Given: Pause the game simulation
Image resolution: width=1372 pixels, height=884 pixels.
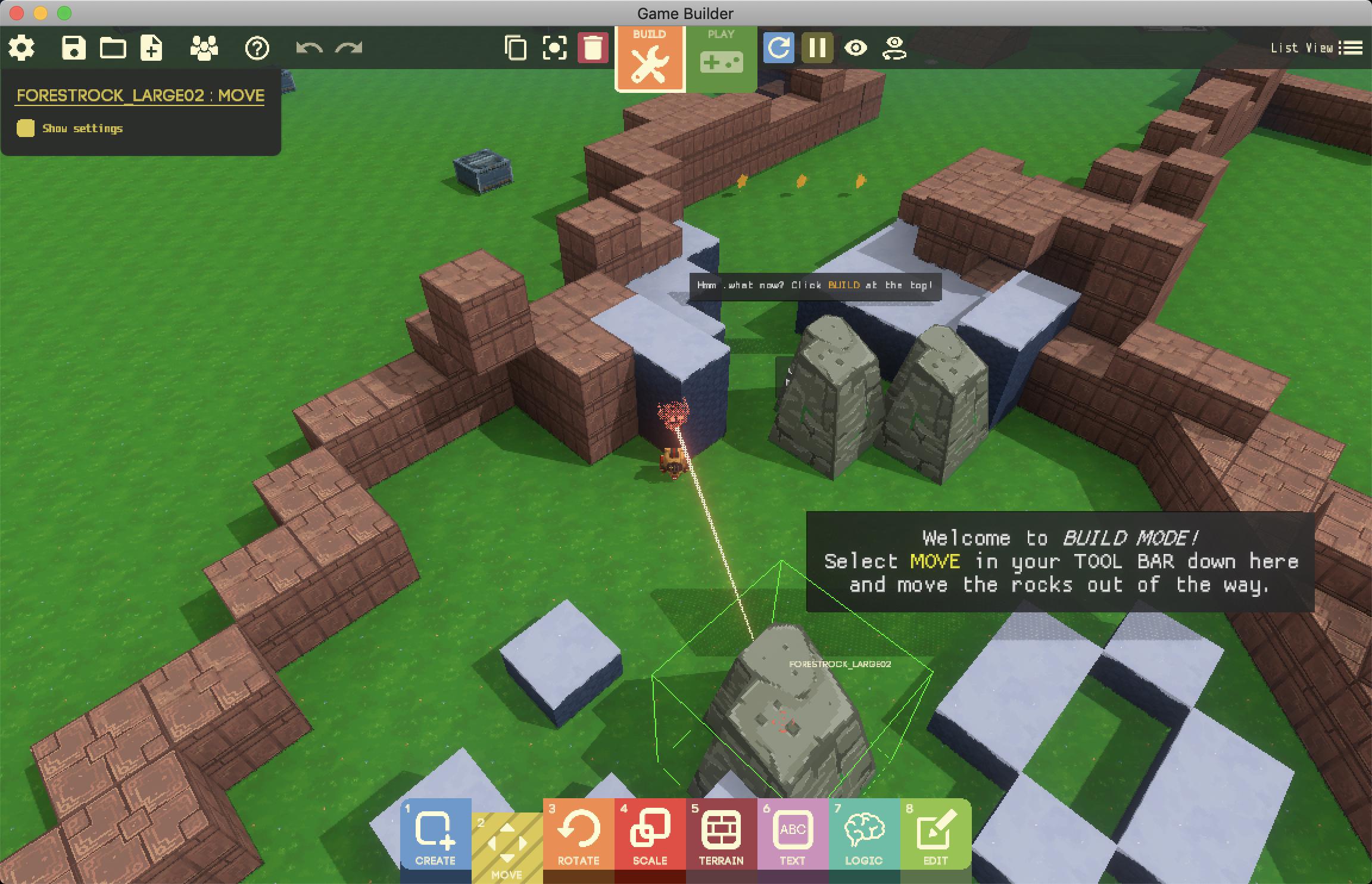Looking at the screenshot, I should point(817,48).
